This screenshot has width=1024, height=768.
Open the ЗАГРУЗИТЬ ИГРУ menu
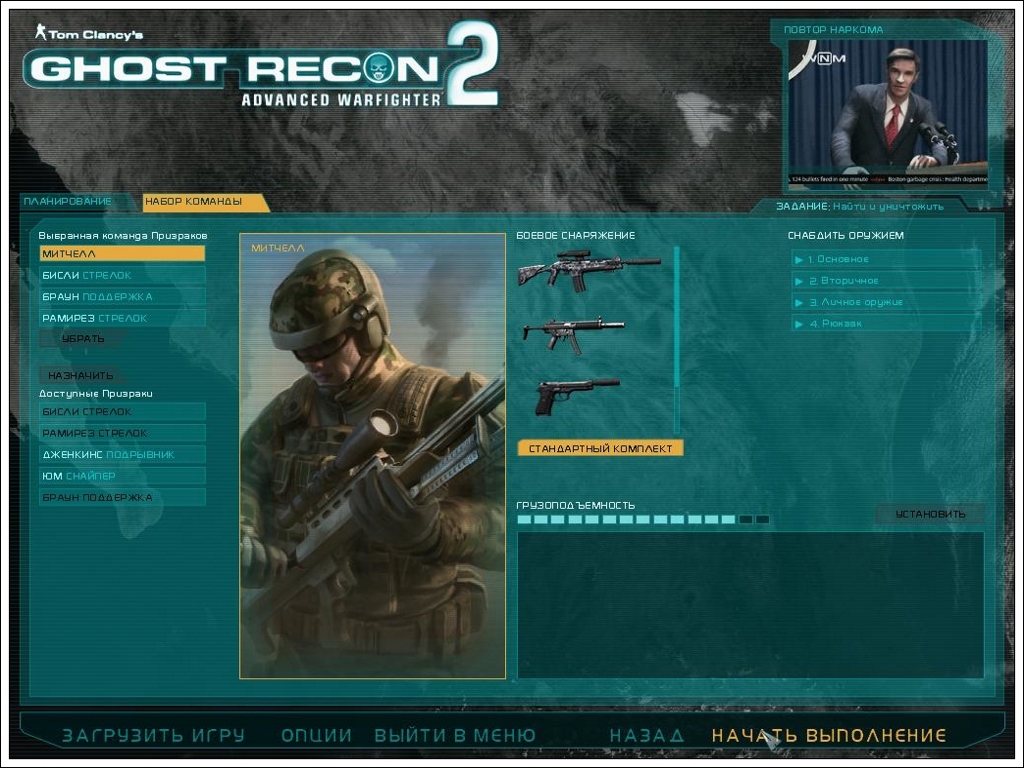(153, 736)
